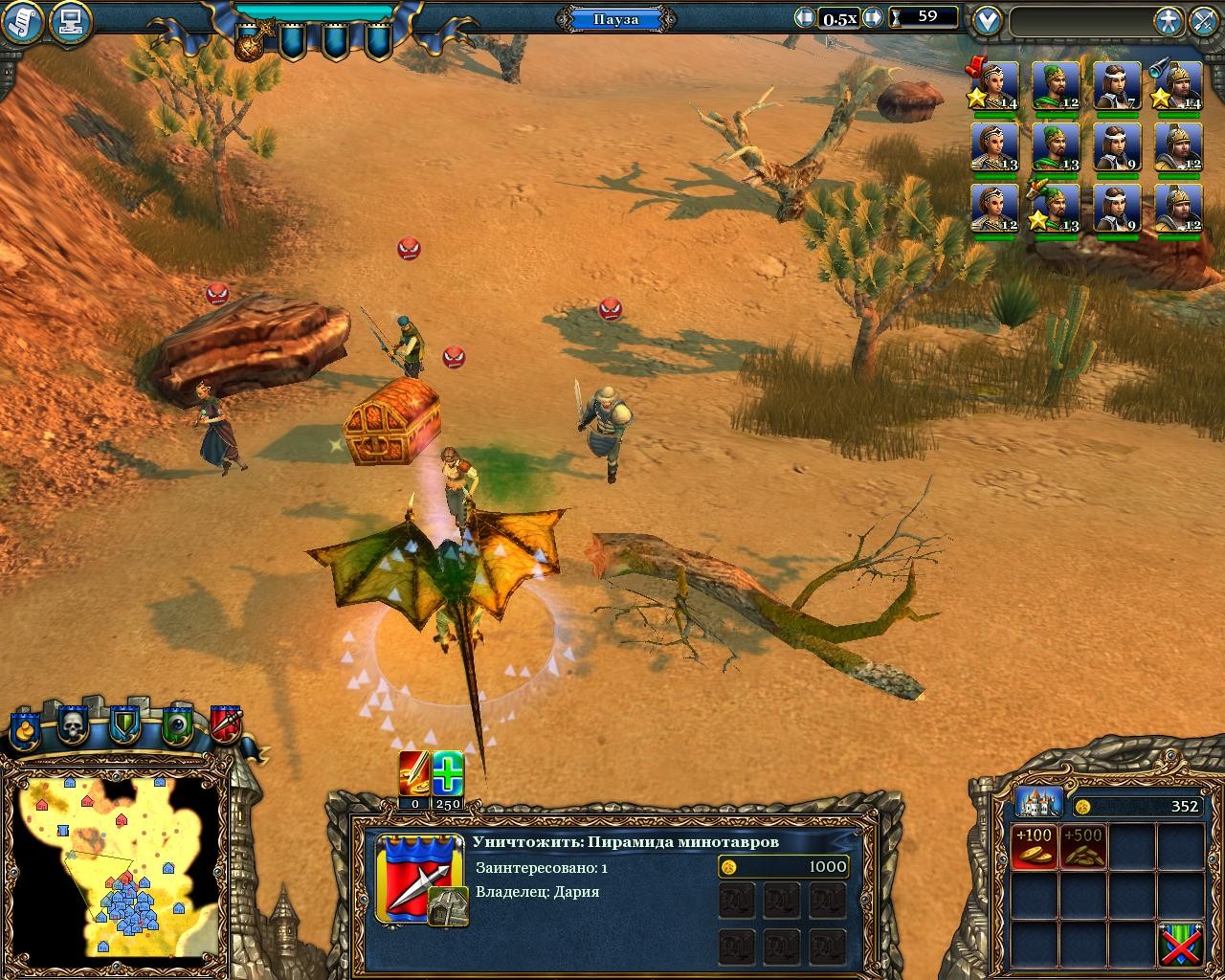Open the computer system menu
The width and height of the screenshot is (1225, 980).
click(x=69, y=21)
